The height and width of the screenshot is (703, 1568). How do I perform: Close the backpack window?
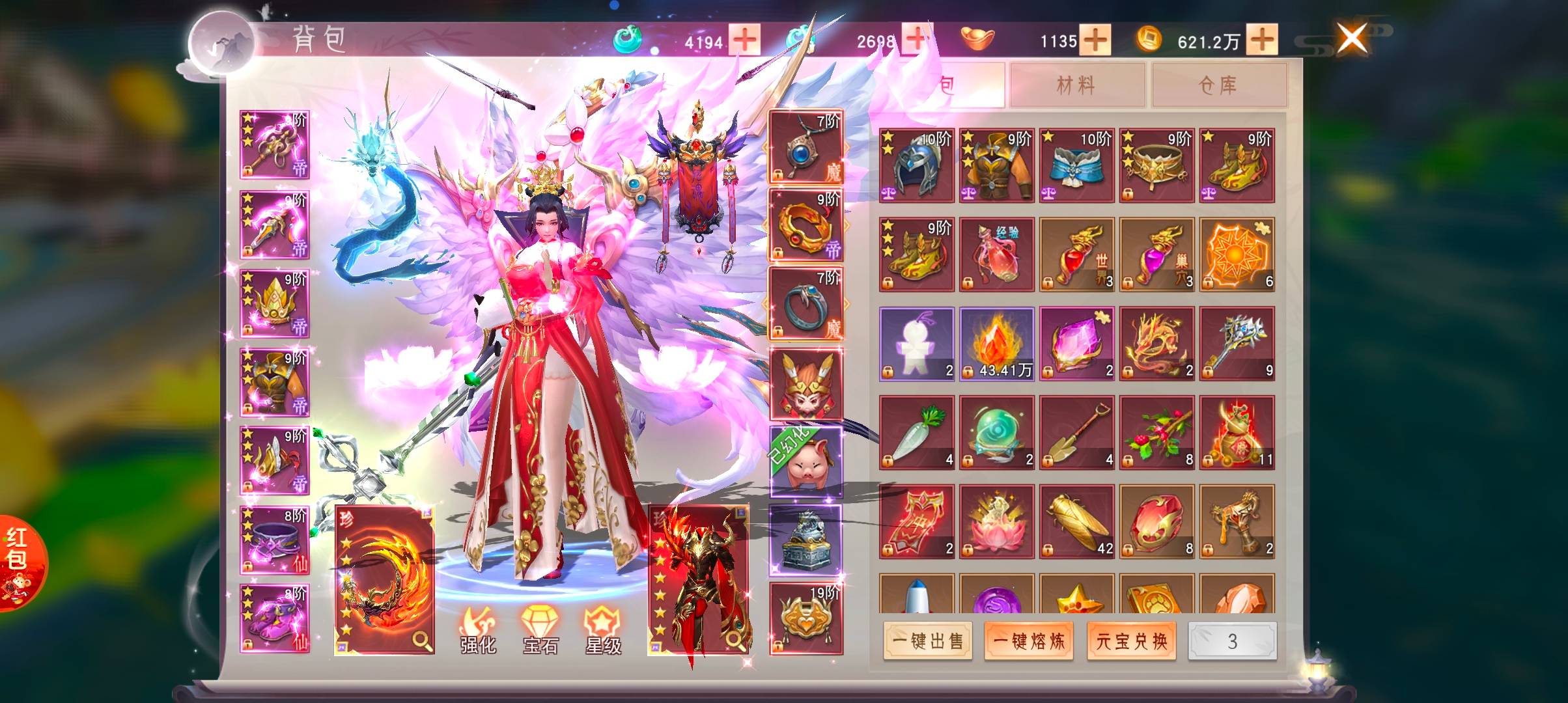1351,38
